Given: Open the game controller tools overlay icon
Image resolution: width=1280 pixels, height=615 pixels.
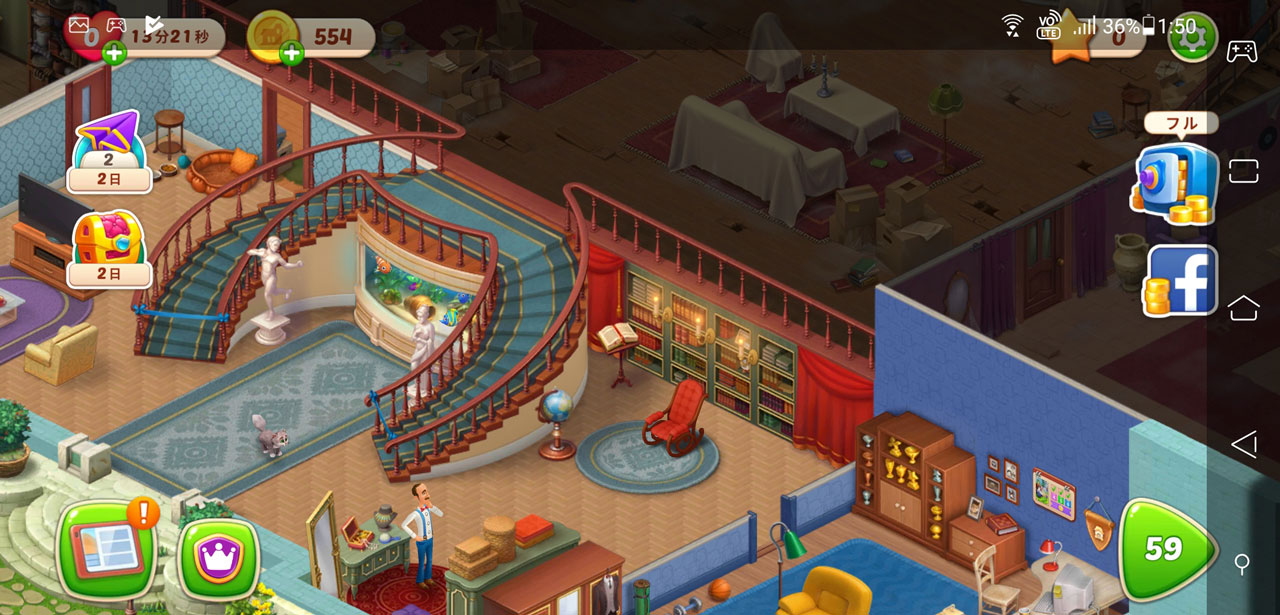Looking at the screenshot, I should [1242, 50].
